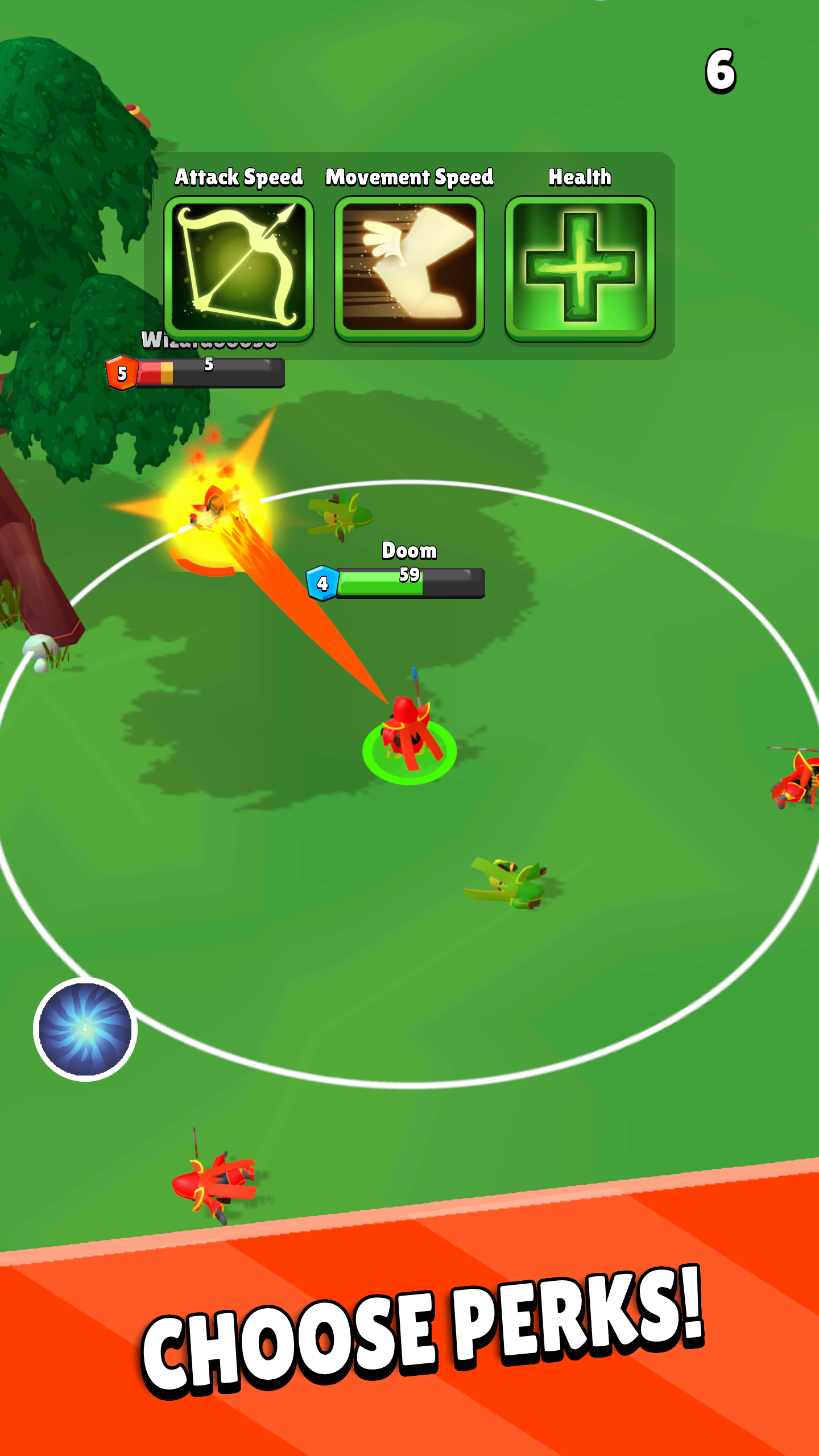
Task: Select the Movement Speed winged boot icon
Action: [409, 267]
